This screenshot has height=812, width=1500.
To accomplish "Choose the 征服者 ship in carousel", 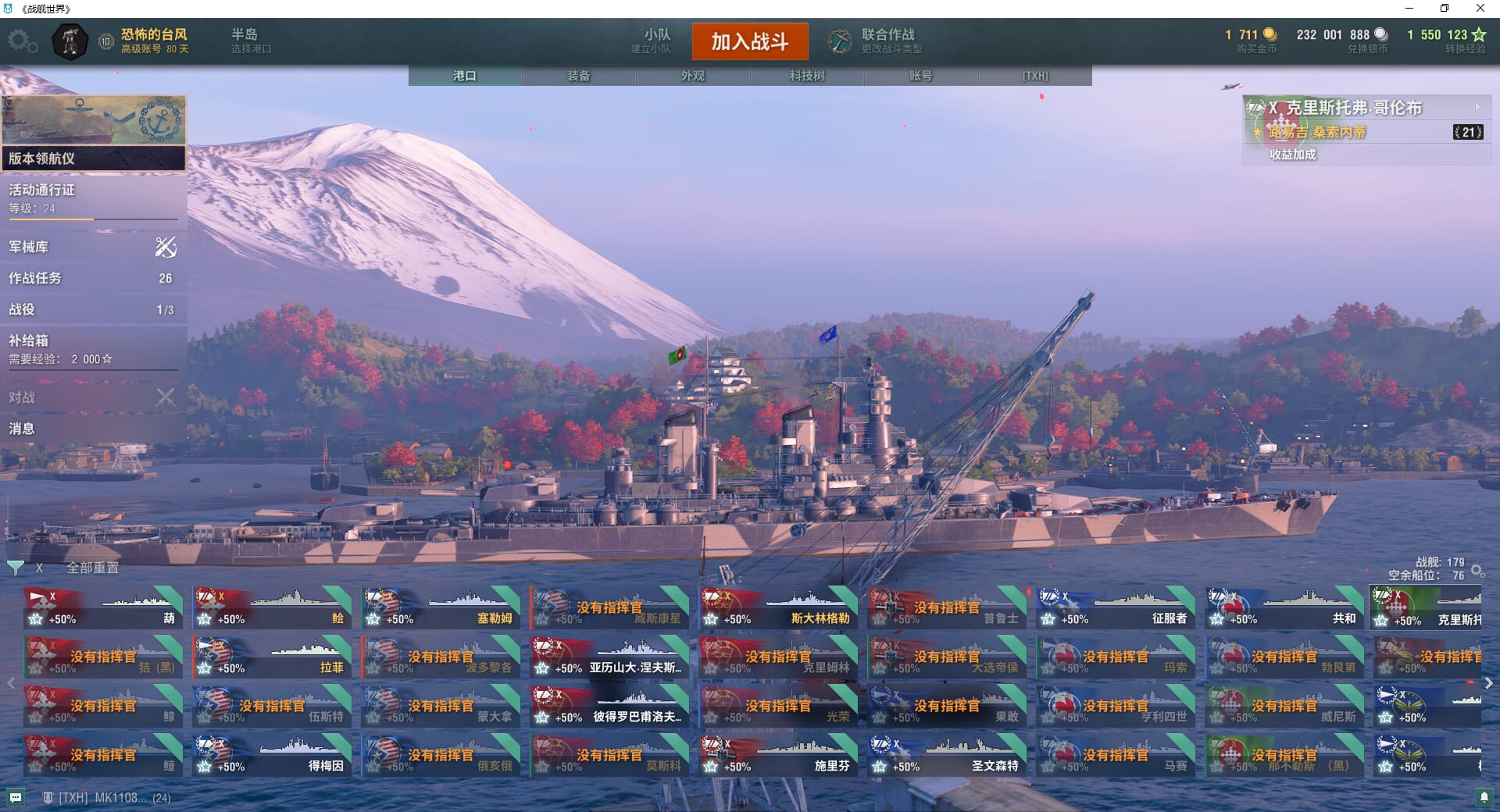I will click(x=1116, y=608).
